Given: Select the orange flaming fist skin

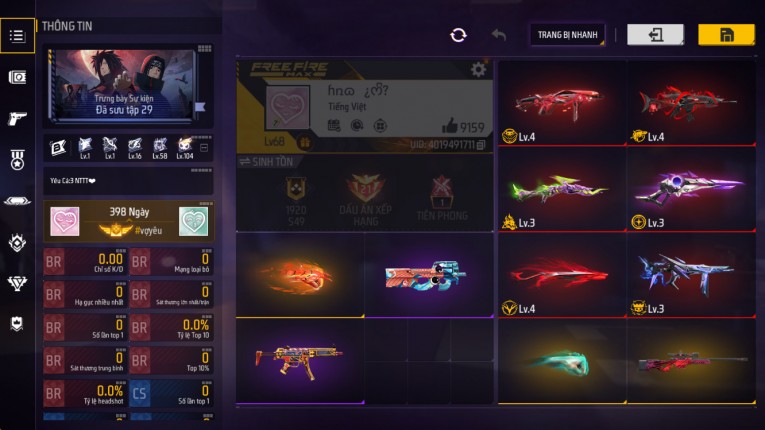Looking at the screenshot, I should click(300, 275).
